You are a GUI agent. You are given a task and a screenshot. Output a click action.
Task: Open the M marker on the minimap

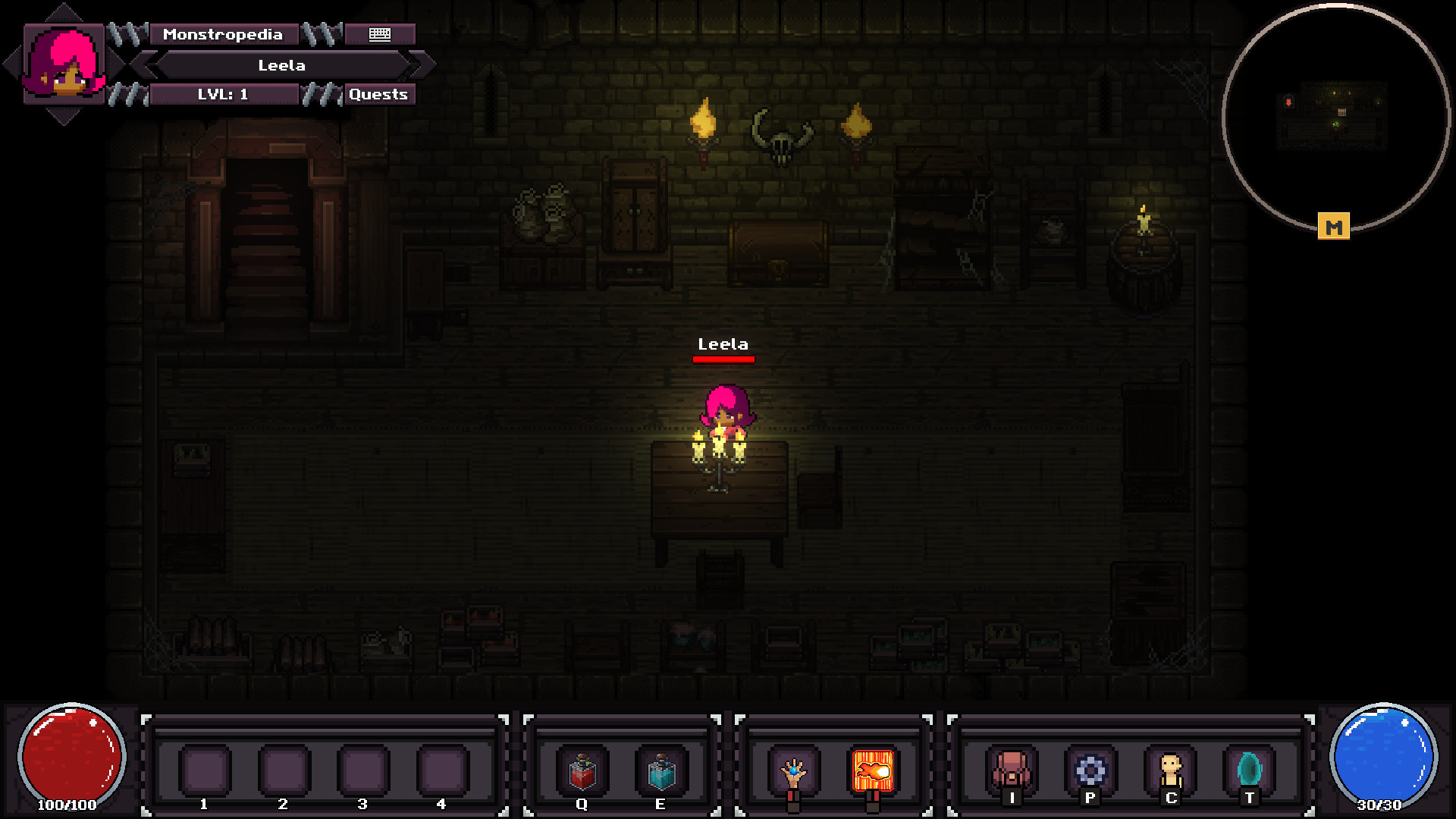click(1335, 224)
